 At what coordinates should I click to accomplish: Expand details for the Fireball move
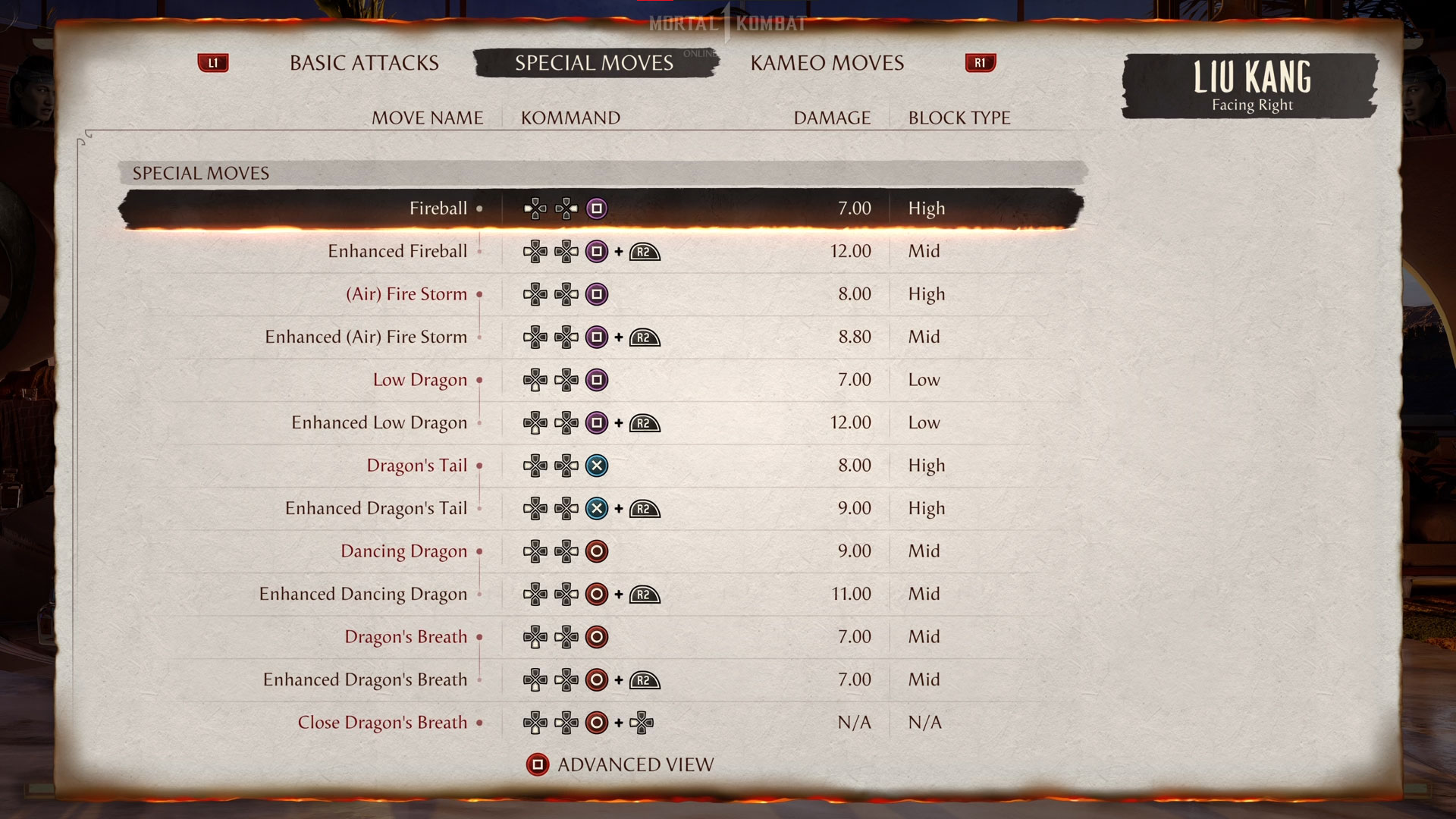point(480,208)
